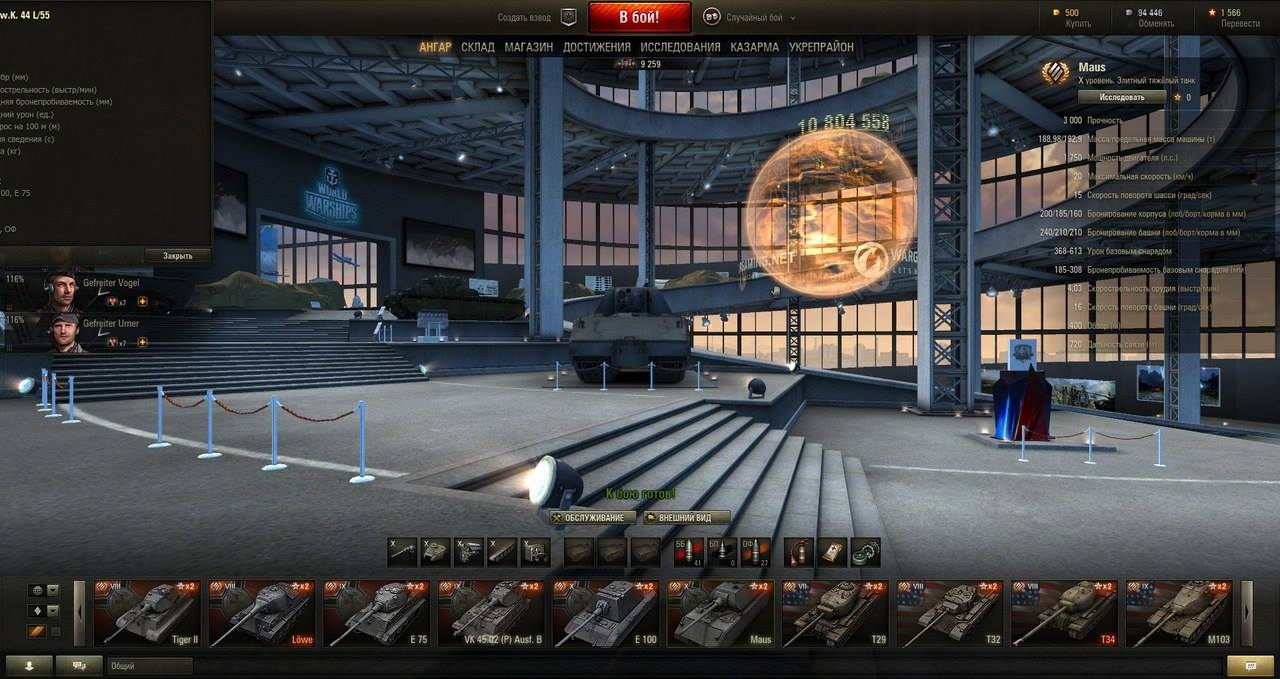Screen dimensions: 1280x679
Task: Start battle with the red В бой! button
Action: point(639,17)
